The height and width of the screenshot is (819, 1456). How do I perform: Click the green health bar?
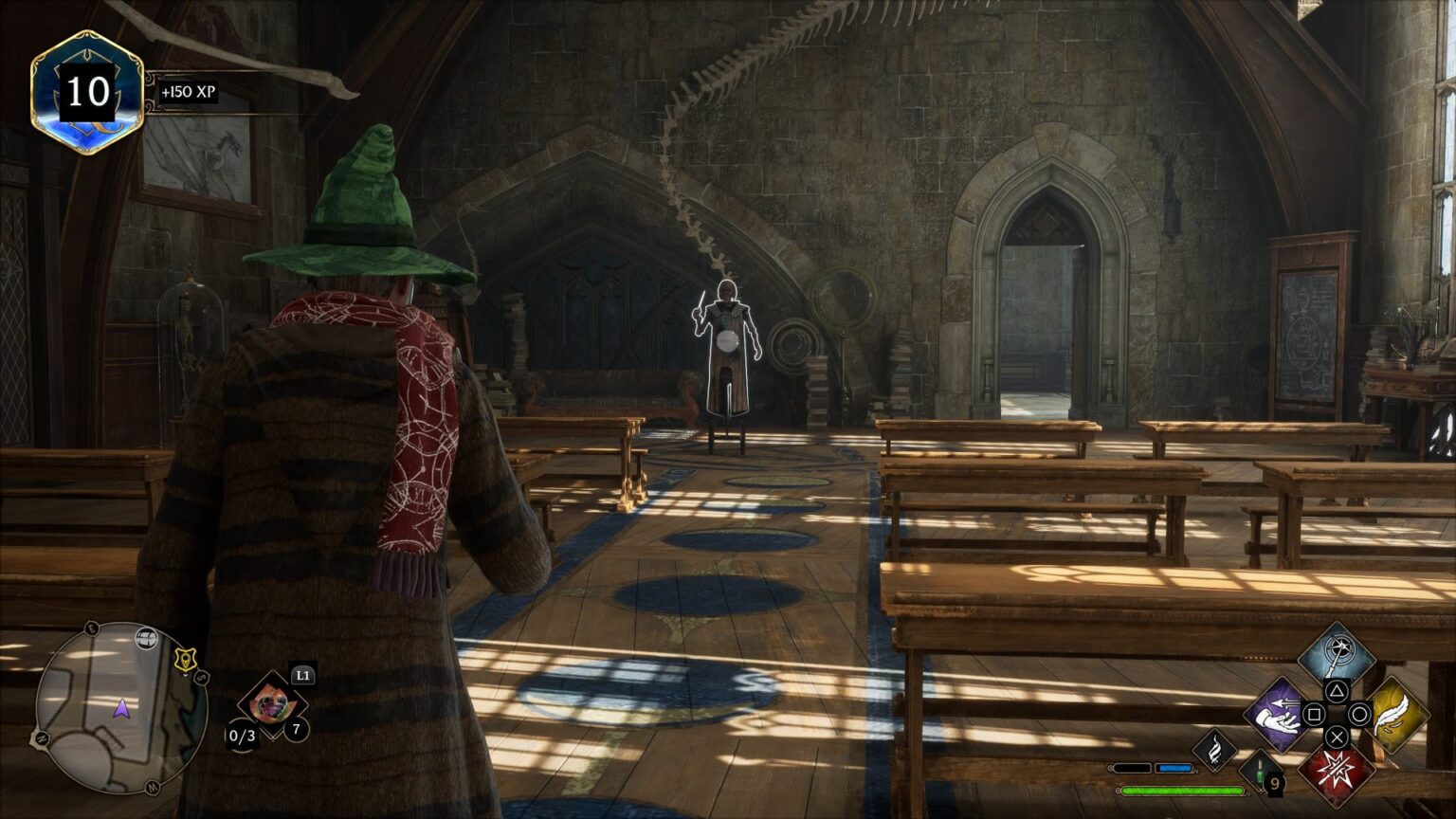click(x=1181, y=790)
